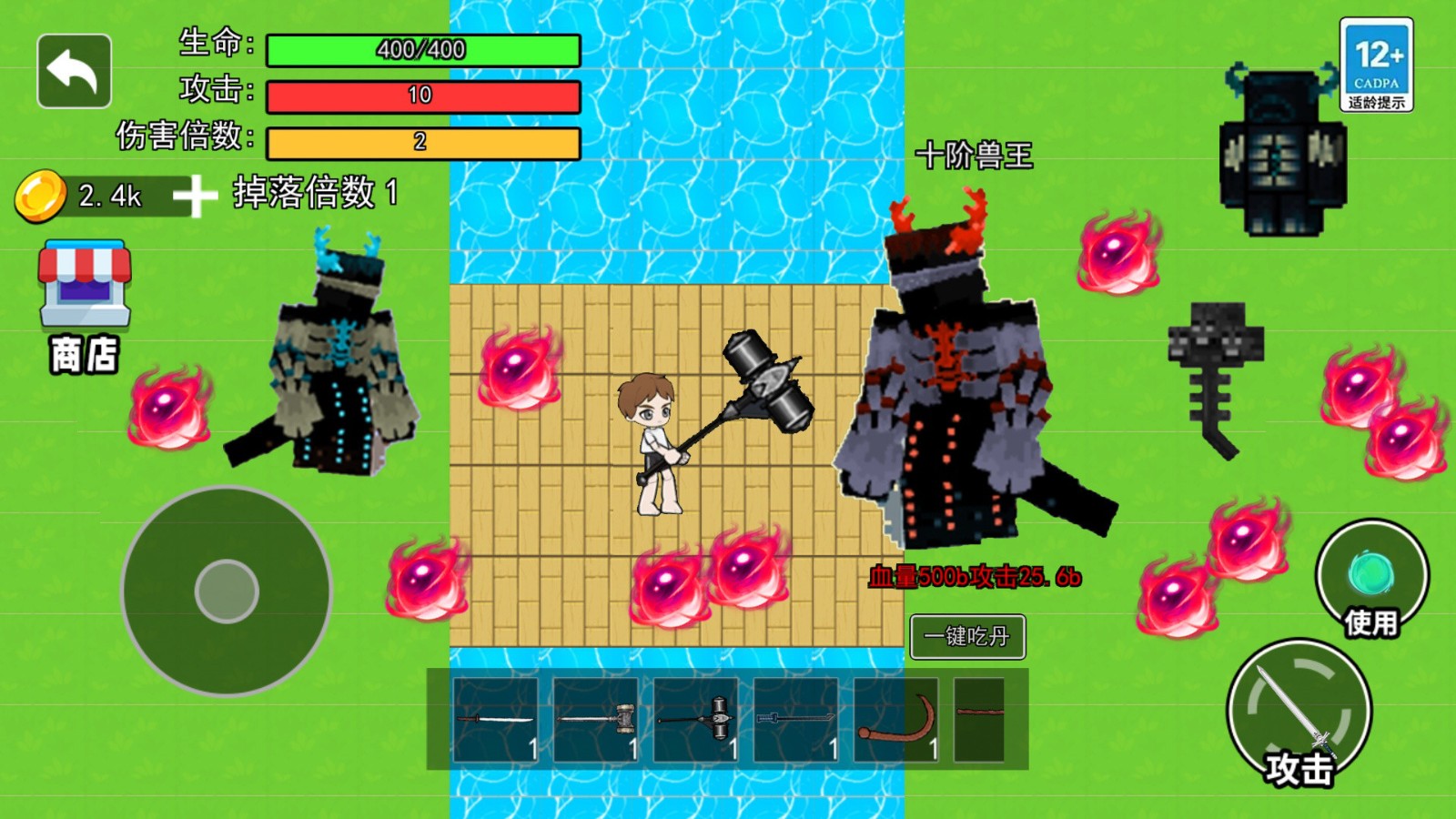
Task: Select the curved brown cane slot
Action: 896,720
